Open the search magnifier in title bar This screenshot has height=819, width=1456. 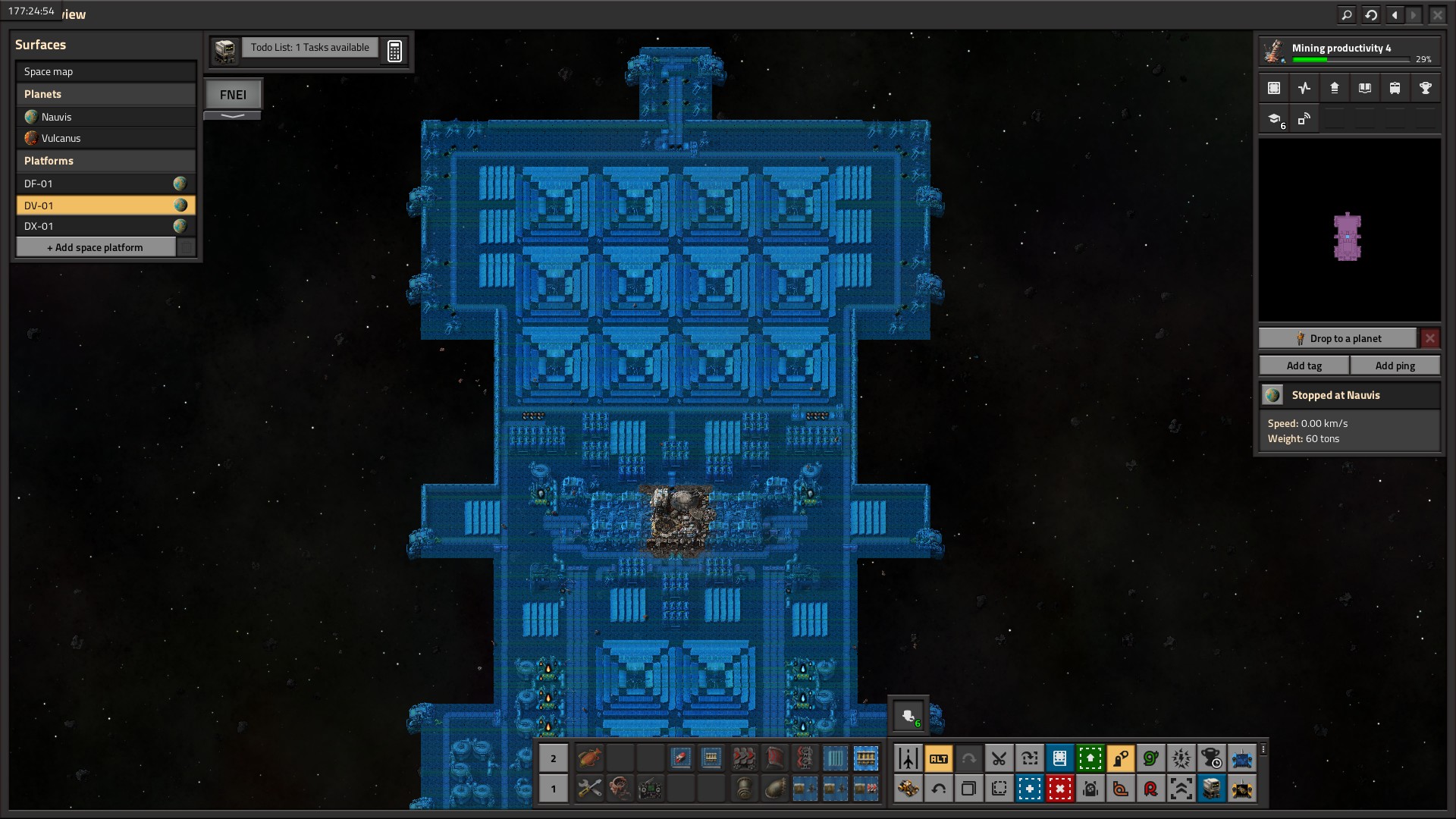(x=1346, y=14)
